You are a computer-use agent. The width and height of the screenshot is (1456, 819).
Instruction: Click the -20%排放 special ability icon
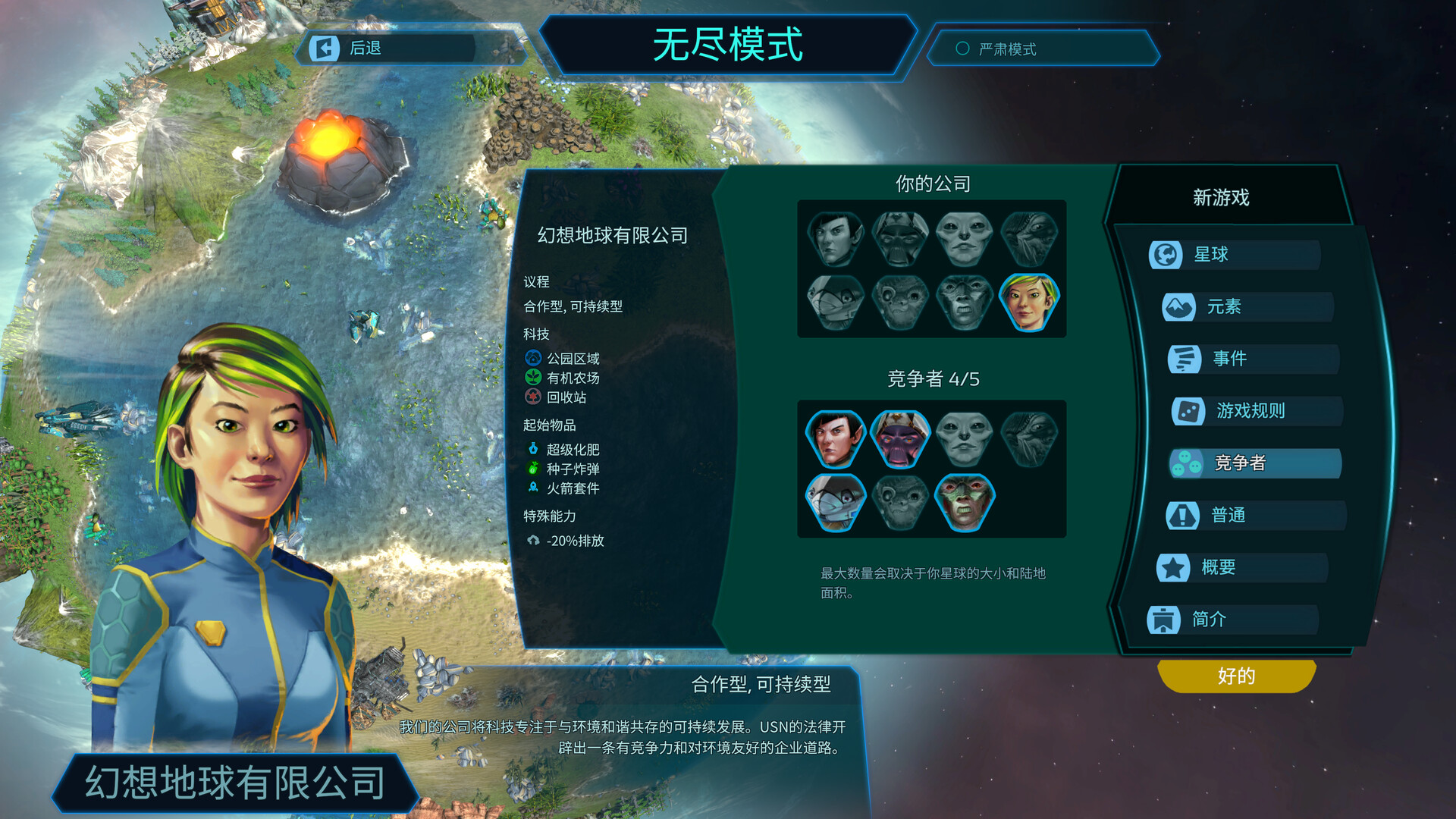click(x=535, y=541)
